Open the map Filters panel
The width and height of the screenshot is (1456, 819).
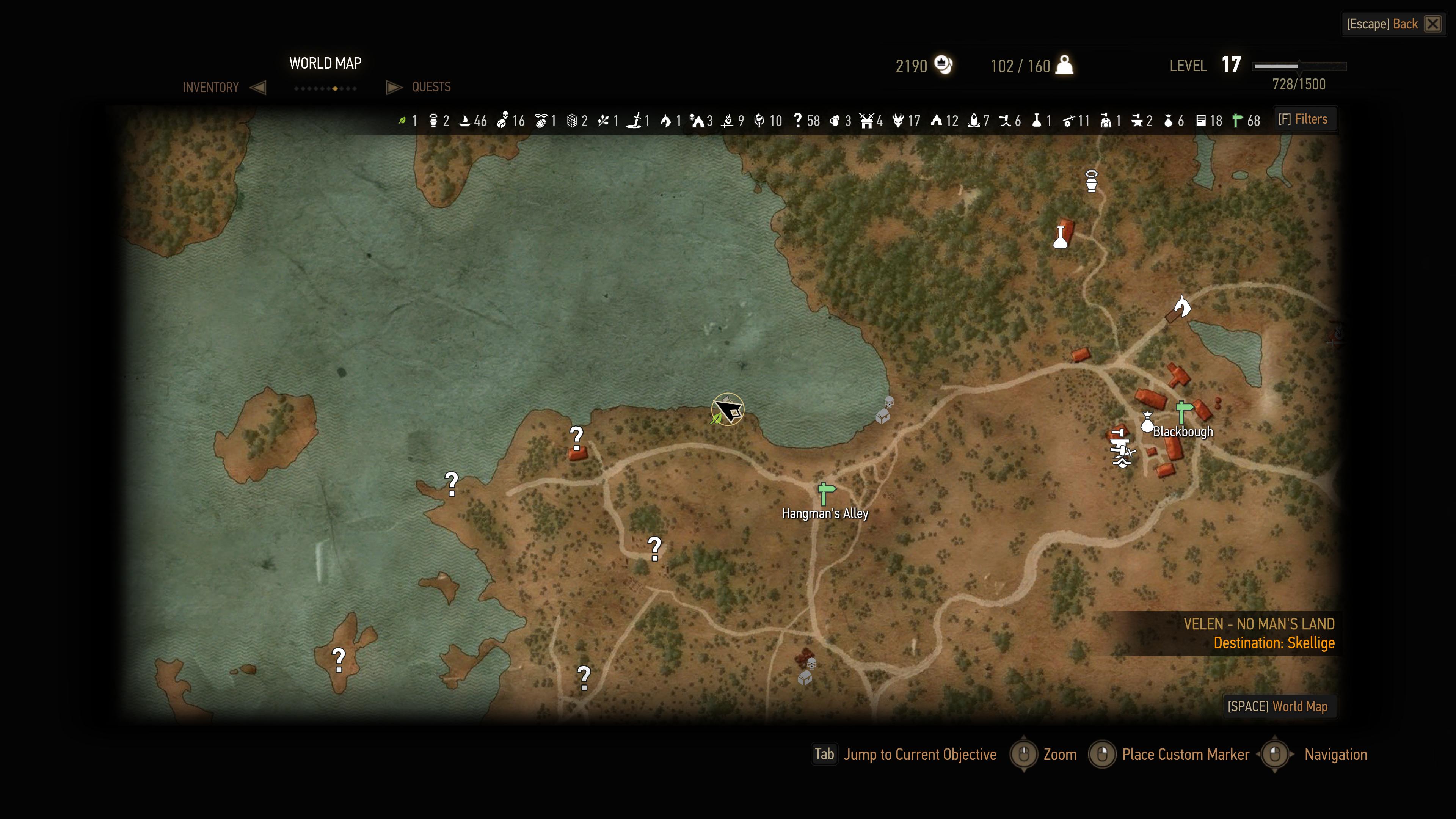[1303, 119]
